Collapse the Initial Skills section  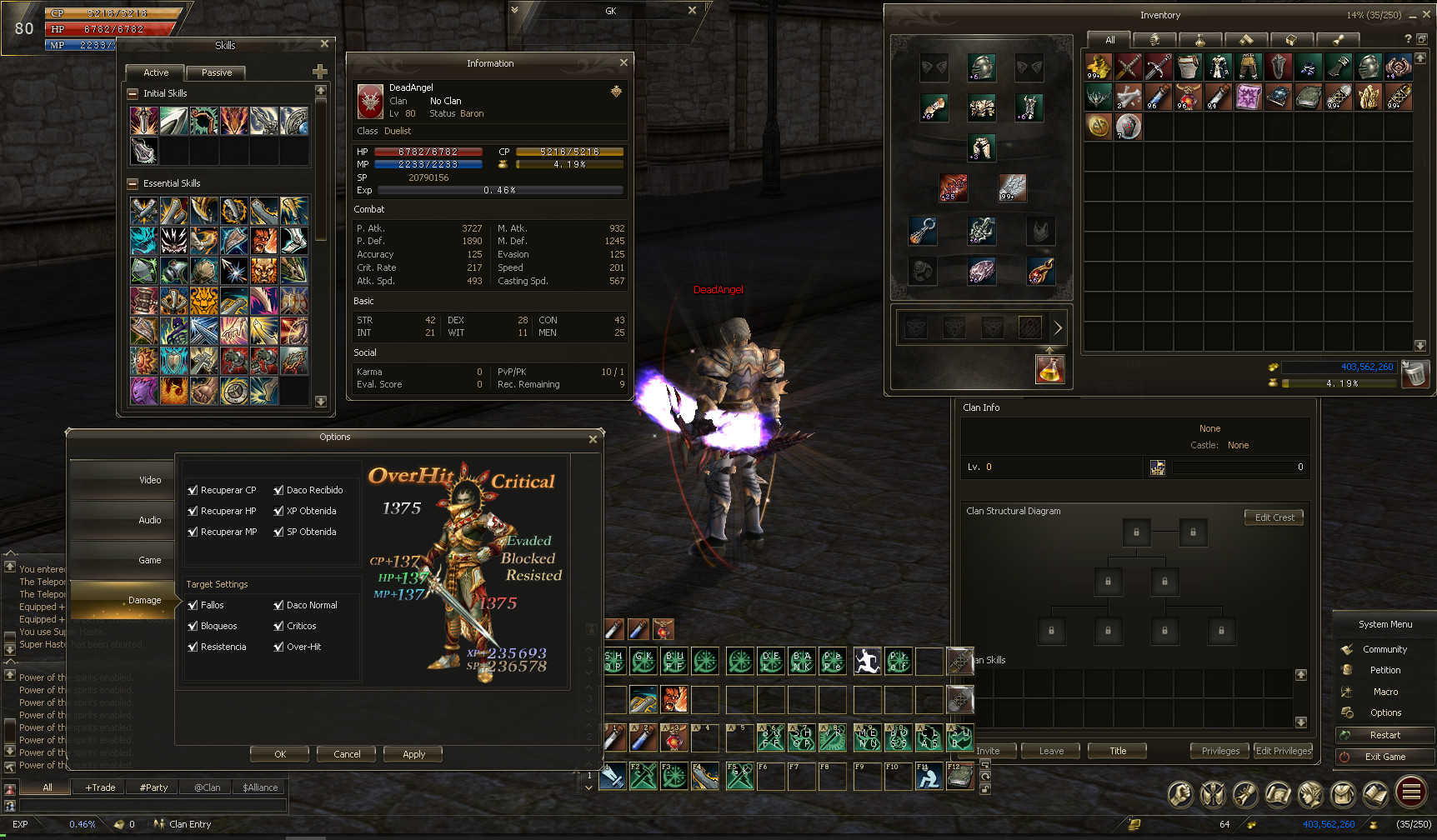coord(133,93)
